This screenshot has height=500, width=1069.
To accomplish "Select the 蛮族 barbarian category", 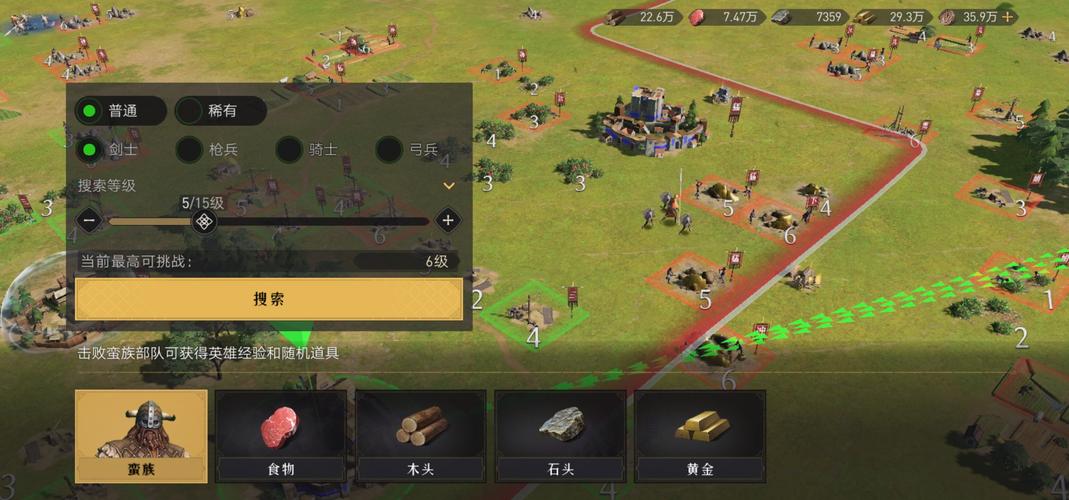I will 141,436.
